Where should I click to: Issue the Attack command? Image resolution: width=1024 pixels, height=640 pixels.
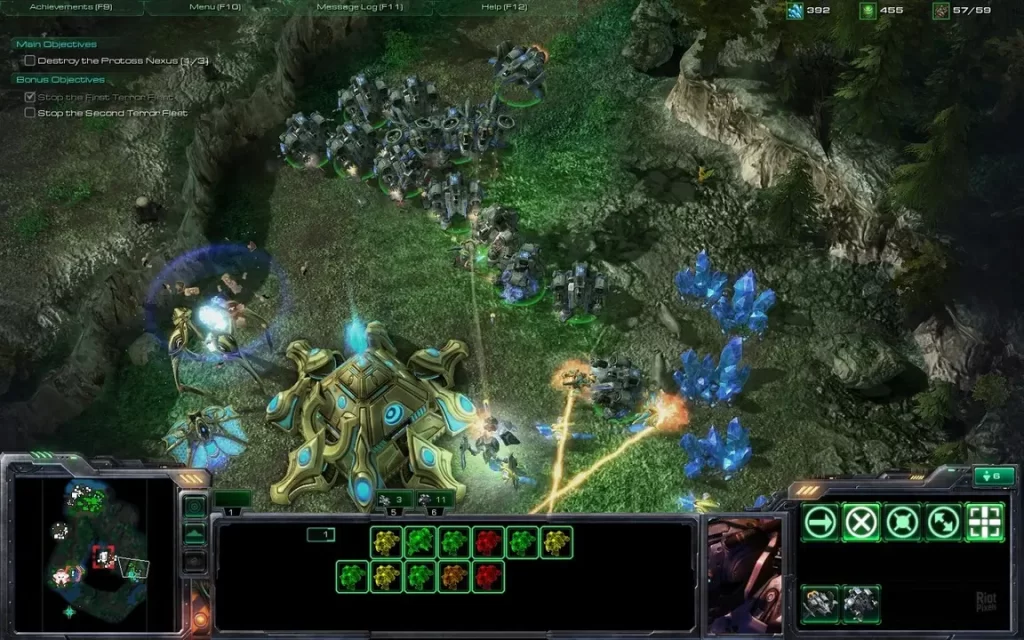[x=984, y=521]
